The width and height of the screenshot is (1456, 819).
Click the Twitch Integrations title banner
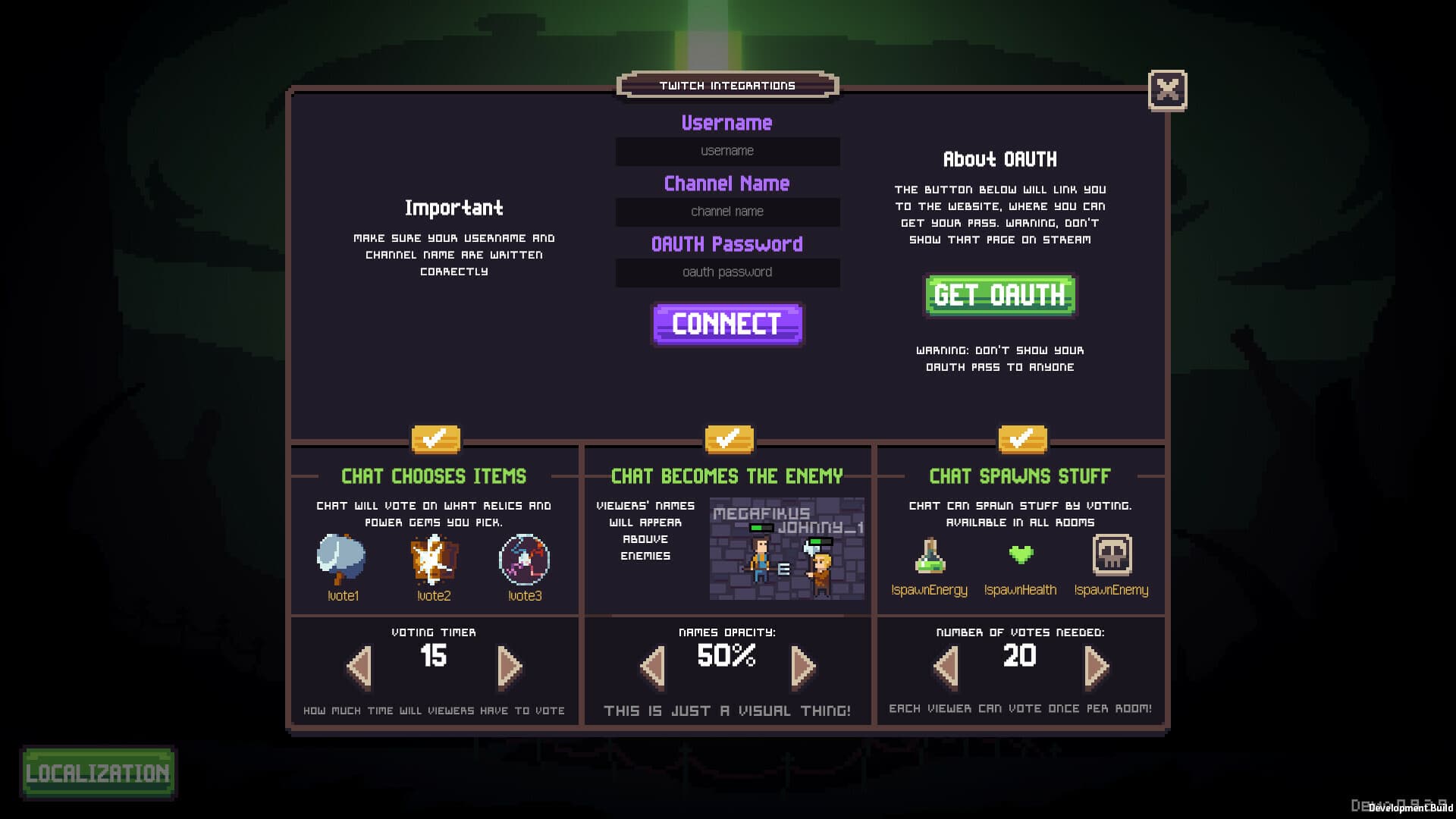click(729, 86)
